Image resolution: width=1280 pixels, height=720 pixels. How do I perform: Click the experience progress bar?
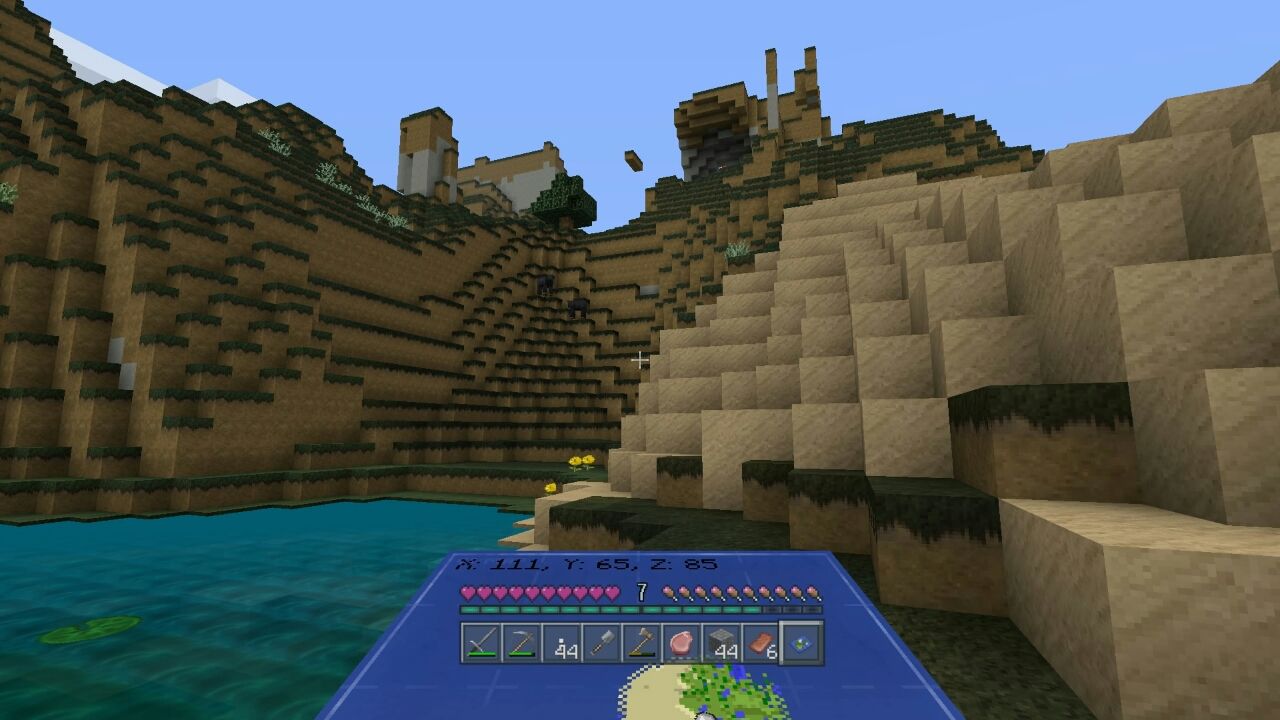click(640, 609)
